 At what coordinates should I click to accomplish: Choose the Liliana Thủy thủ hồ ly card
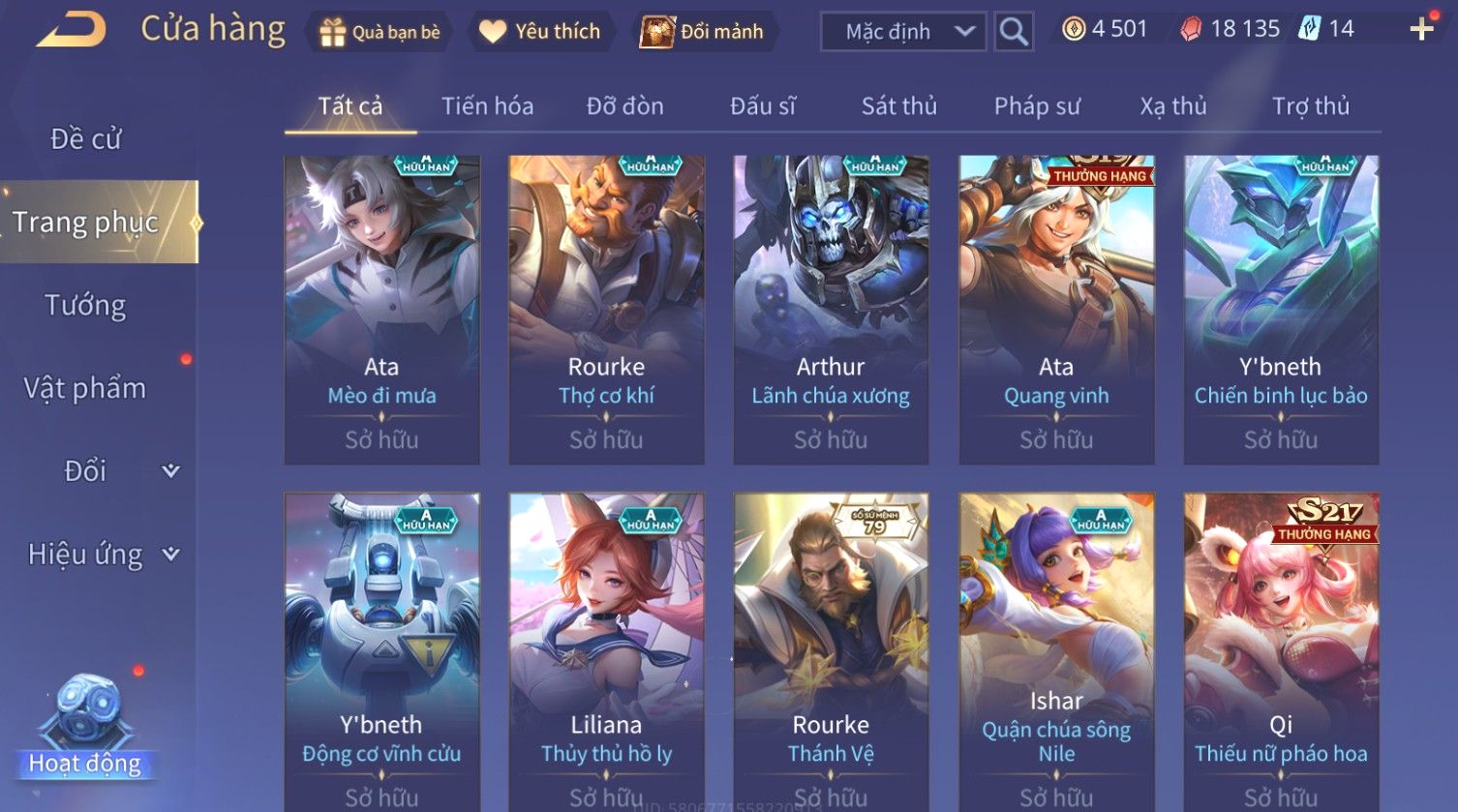click(606, 648)
